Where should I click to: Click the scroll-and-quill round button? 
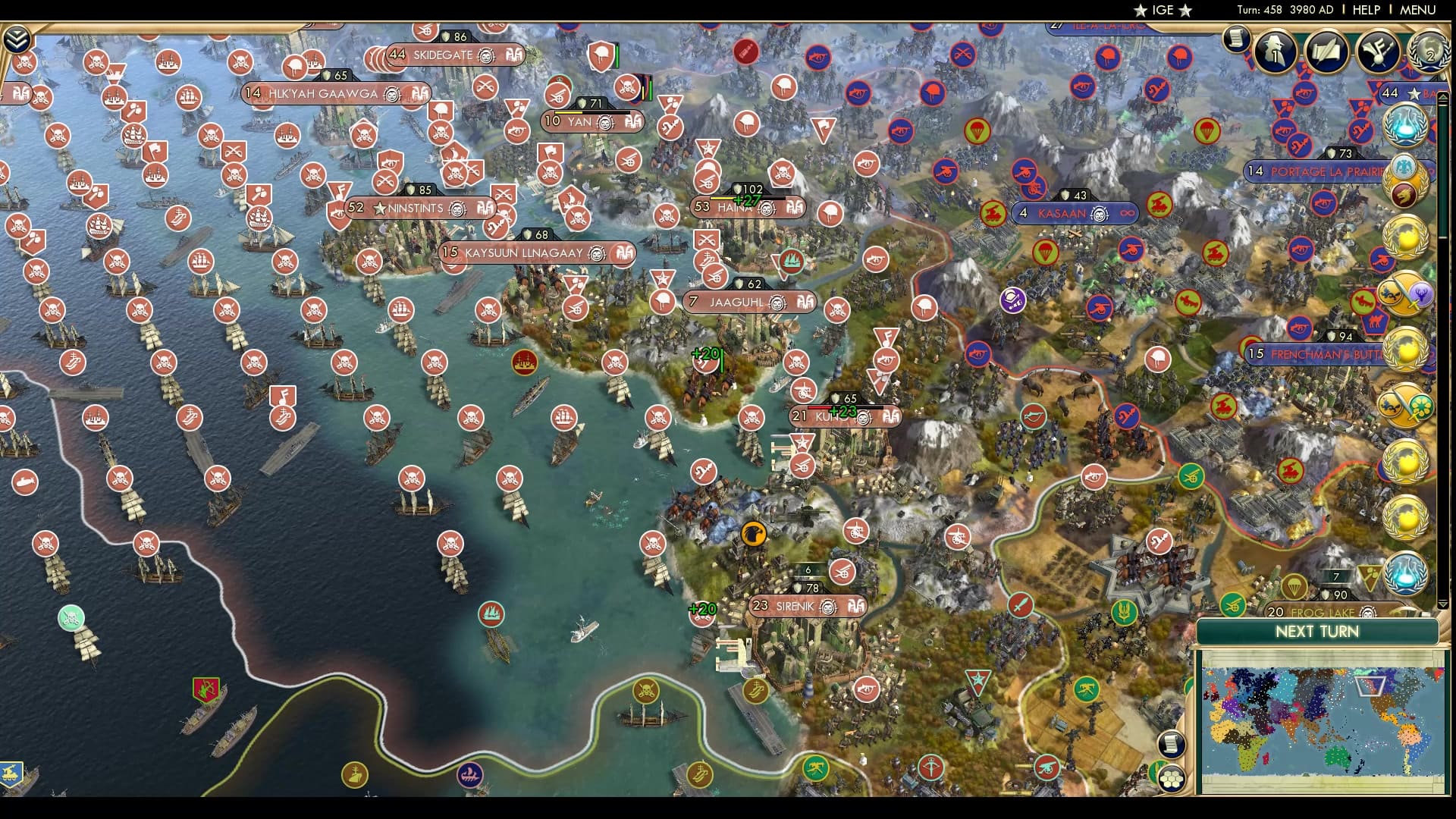click(1326, 52)
